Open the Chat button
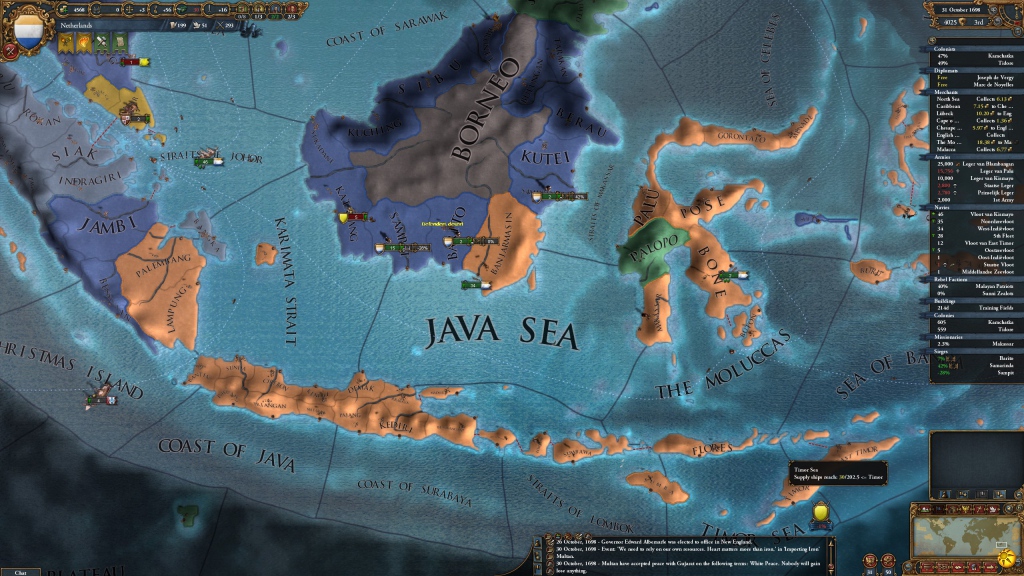Image resolution: width=1024 pixels, height=576 pixels. coord(20,571)
